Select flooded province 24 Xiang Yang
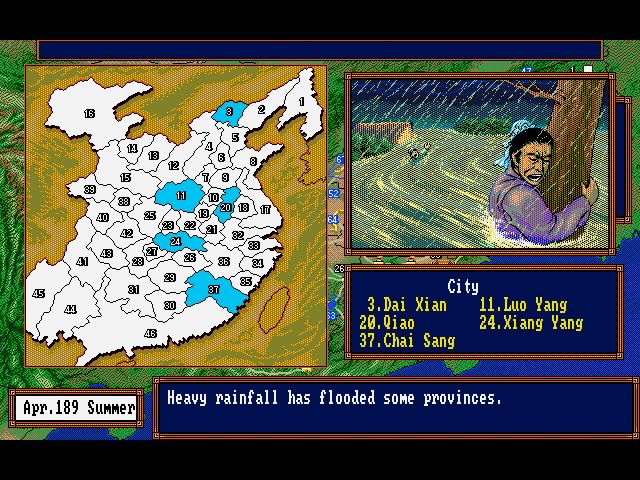 pos(175,241)
